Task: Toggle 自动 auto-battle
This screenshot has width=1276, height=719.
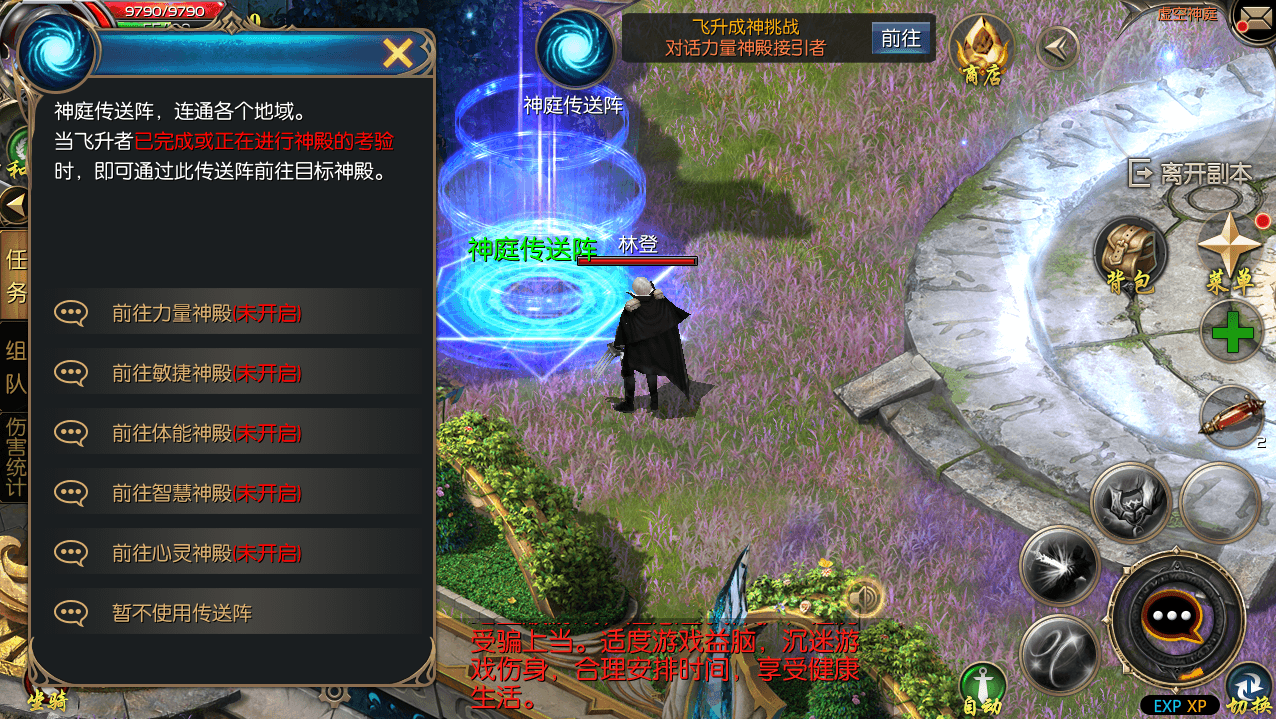Action: [983, 688]
